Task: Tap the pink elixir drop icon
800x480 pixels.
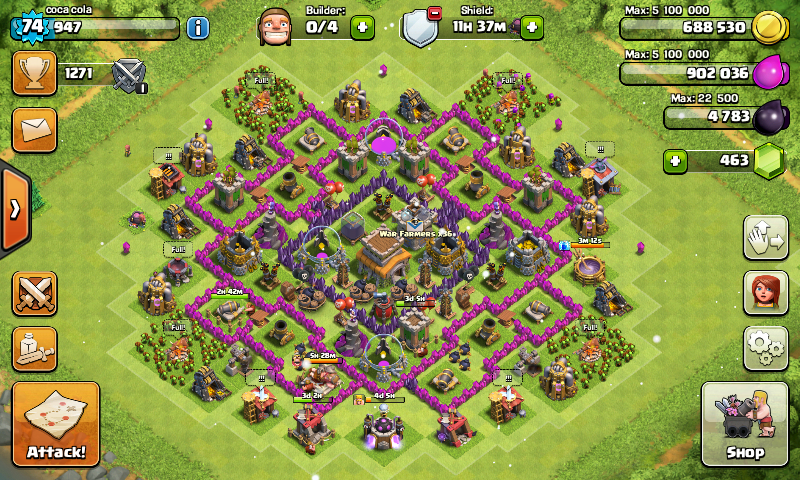Action: (x=767, y=72)
